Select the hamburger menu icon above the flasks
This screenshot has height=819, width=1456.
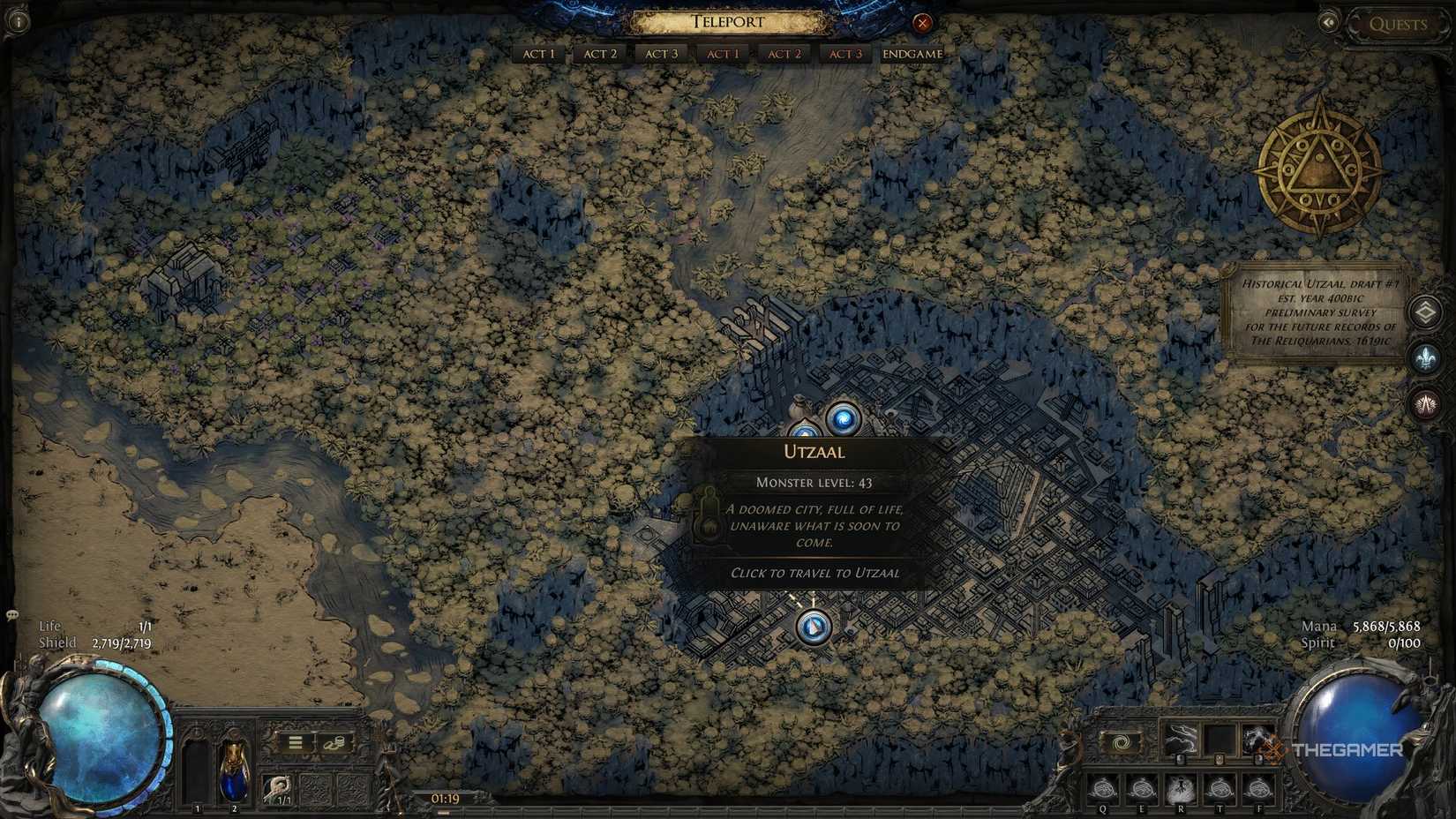coord(296,742)
